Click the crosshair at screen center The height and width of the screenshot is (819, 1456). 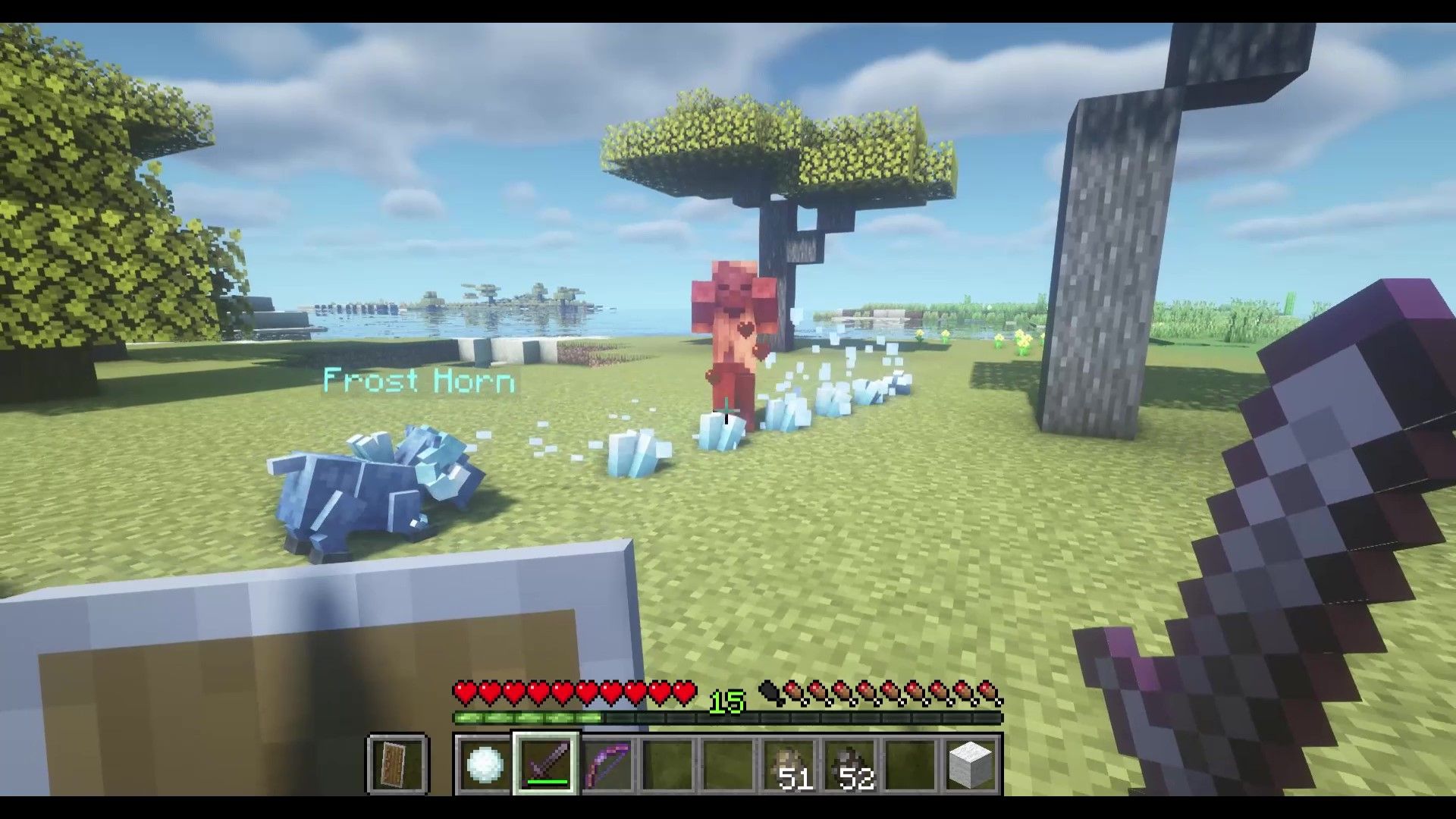coord(728,409)
